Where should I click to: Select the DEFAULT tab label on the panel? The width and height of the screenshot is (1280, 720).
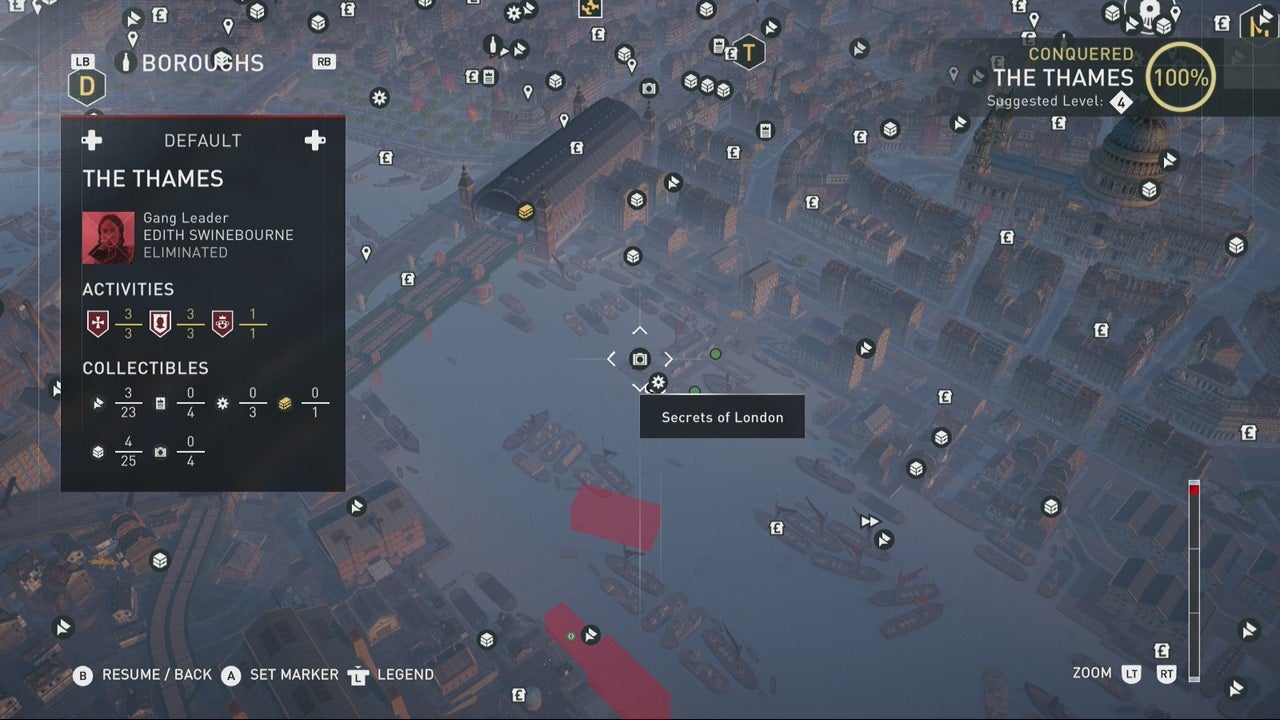pyautogui.click(x=202, y=140)
